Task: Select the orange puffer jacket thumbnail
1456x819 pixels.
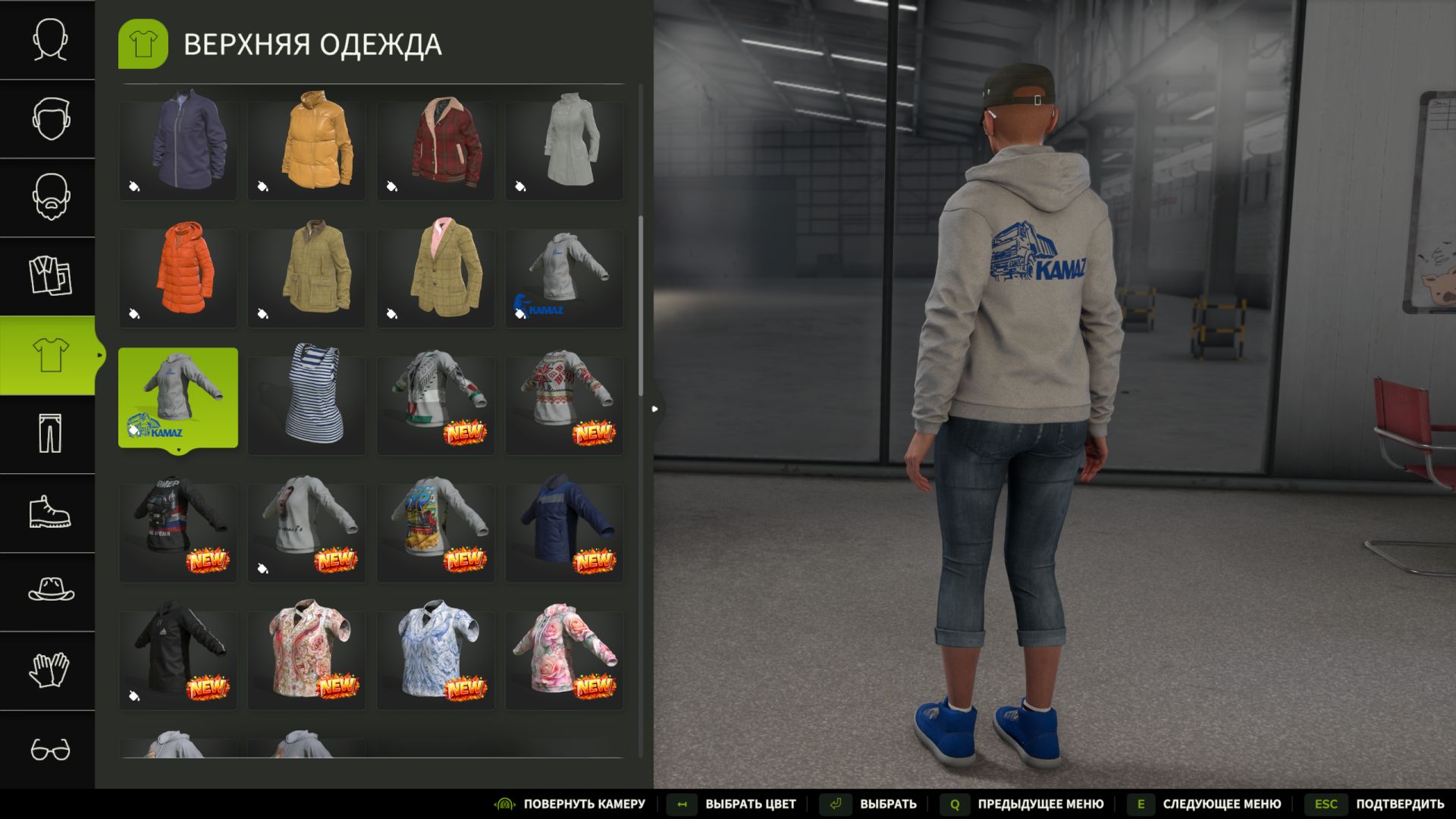Action: tap(177, 278)
